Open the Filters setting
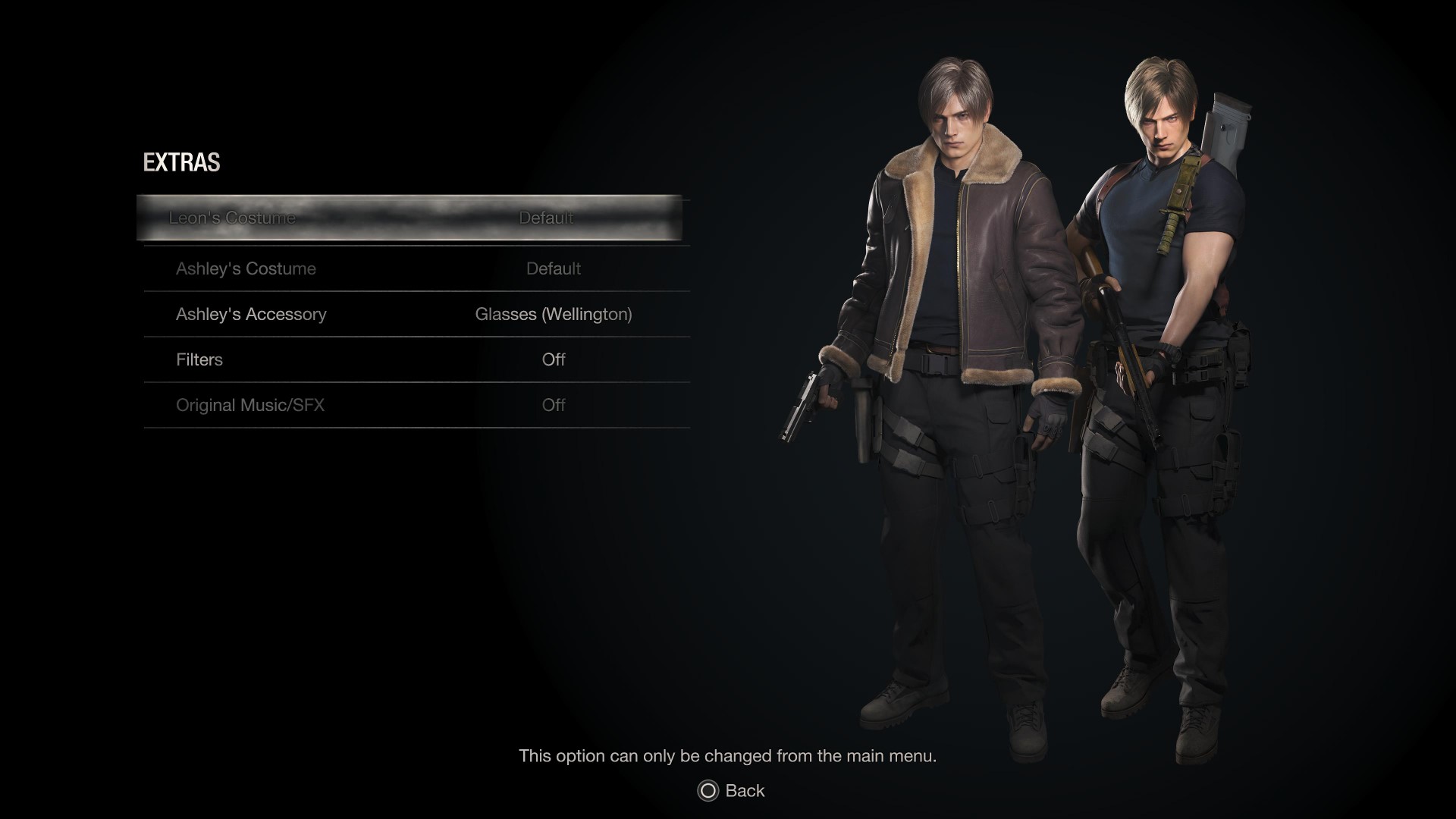1456x819 pixels. 199,359
